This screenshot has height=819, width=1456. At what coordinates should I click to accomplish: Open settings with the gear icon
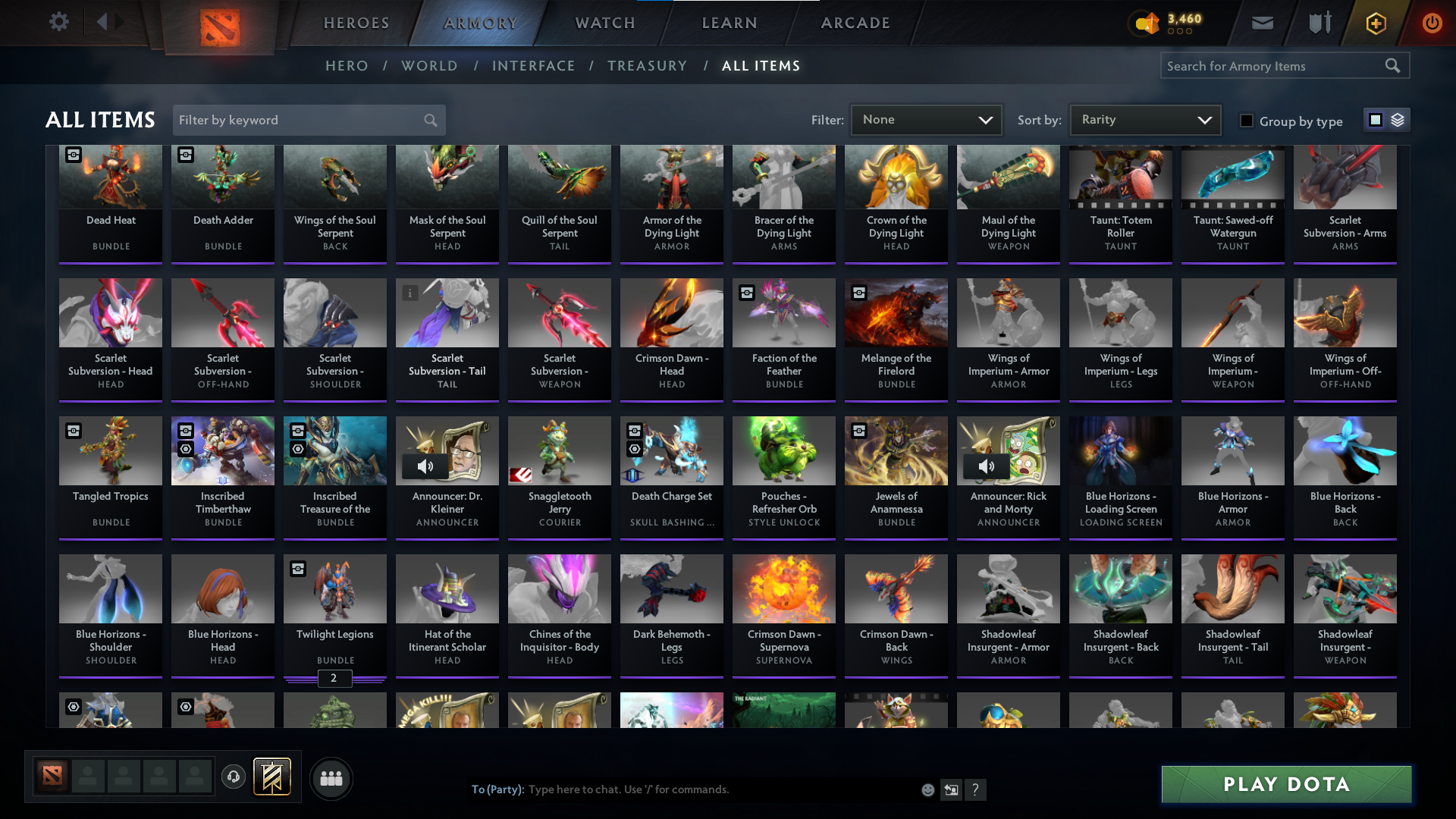tap(58, 22)
